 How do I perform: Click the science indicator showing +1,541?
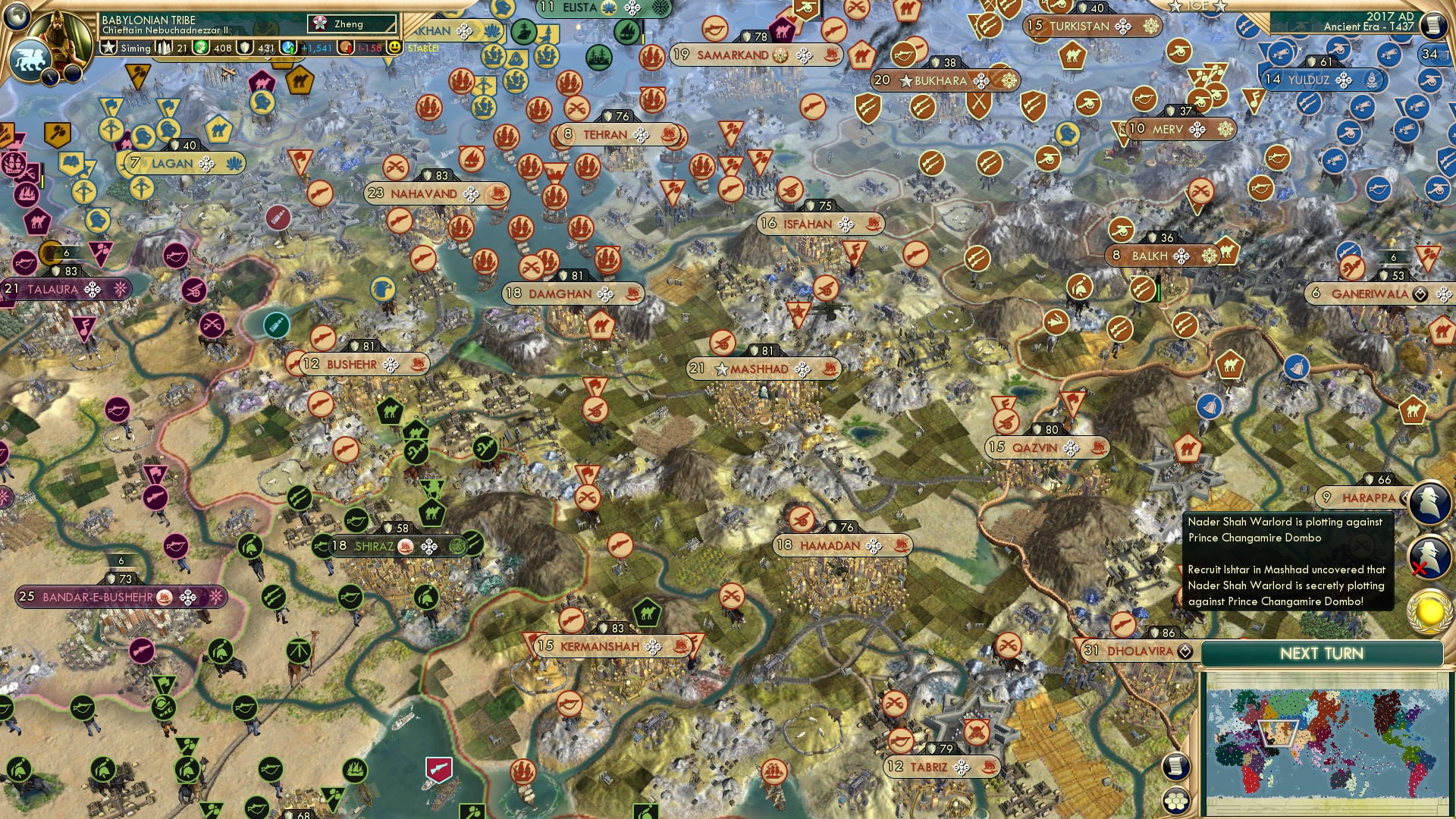point(315,49)
